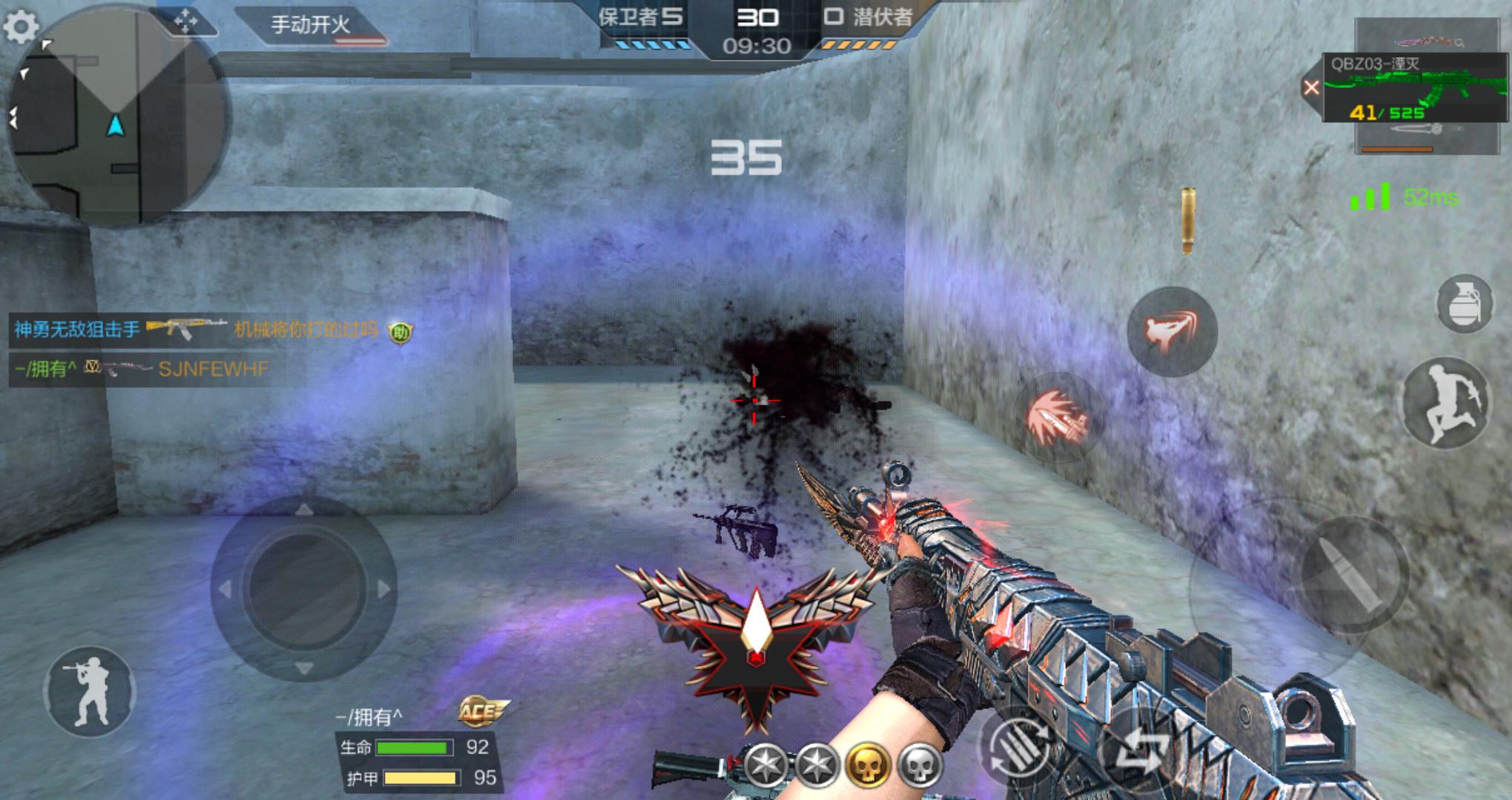Tap the virtual movement joystick
This screenshot has width=1512, height=800.
pyautogui.click(x=303, y=589)
